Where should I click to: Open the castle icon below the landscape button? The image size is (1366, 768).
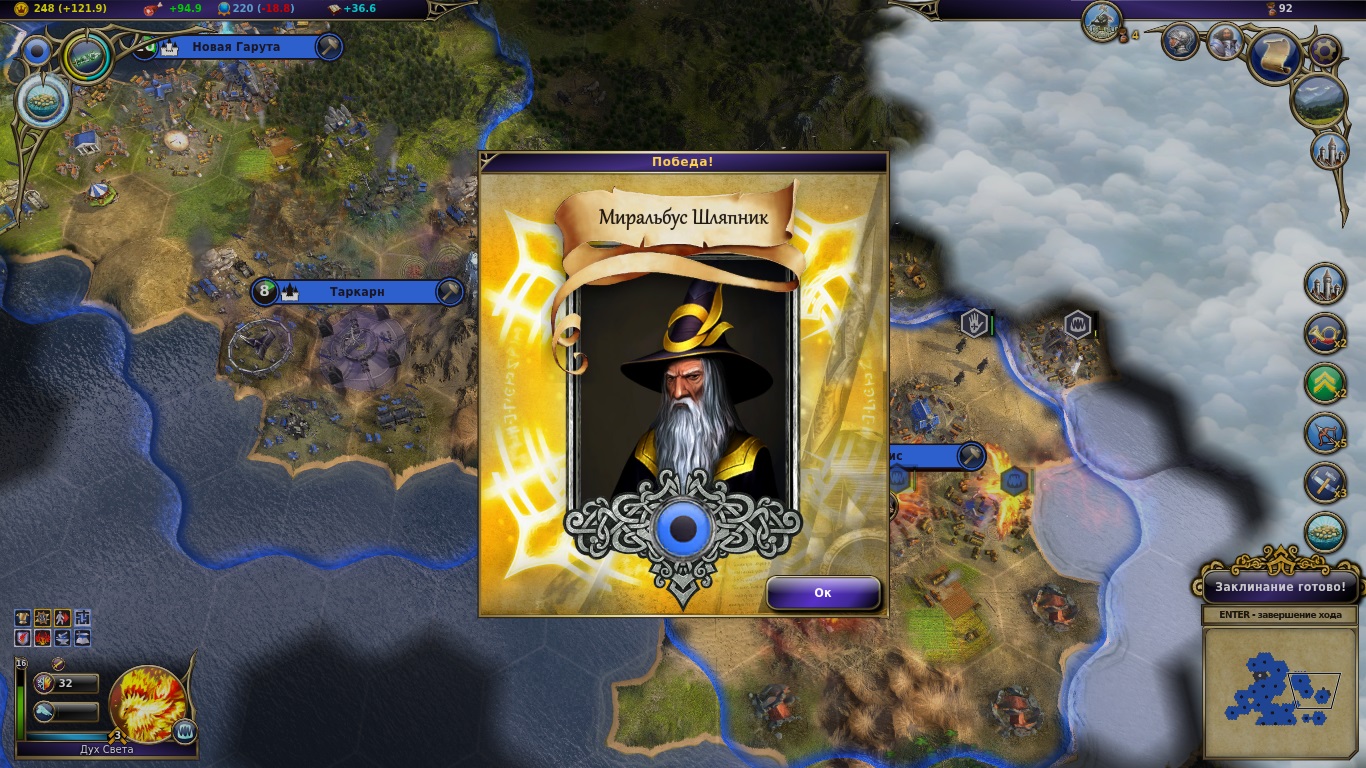1330,150
